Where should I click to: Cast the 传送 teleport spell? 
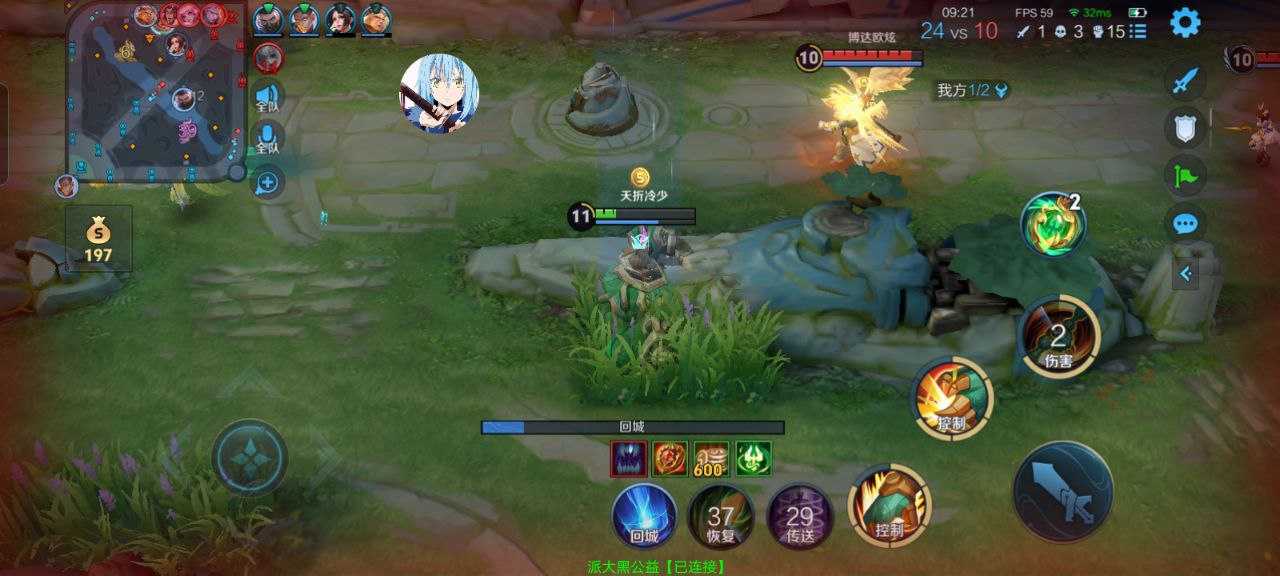799,516
